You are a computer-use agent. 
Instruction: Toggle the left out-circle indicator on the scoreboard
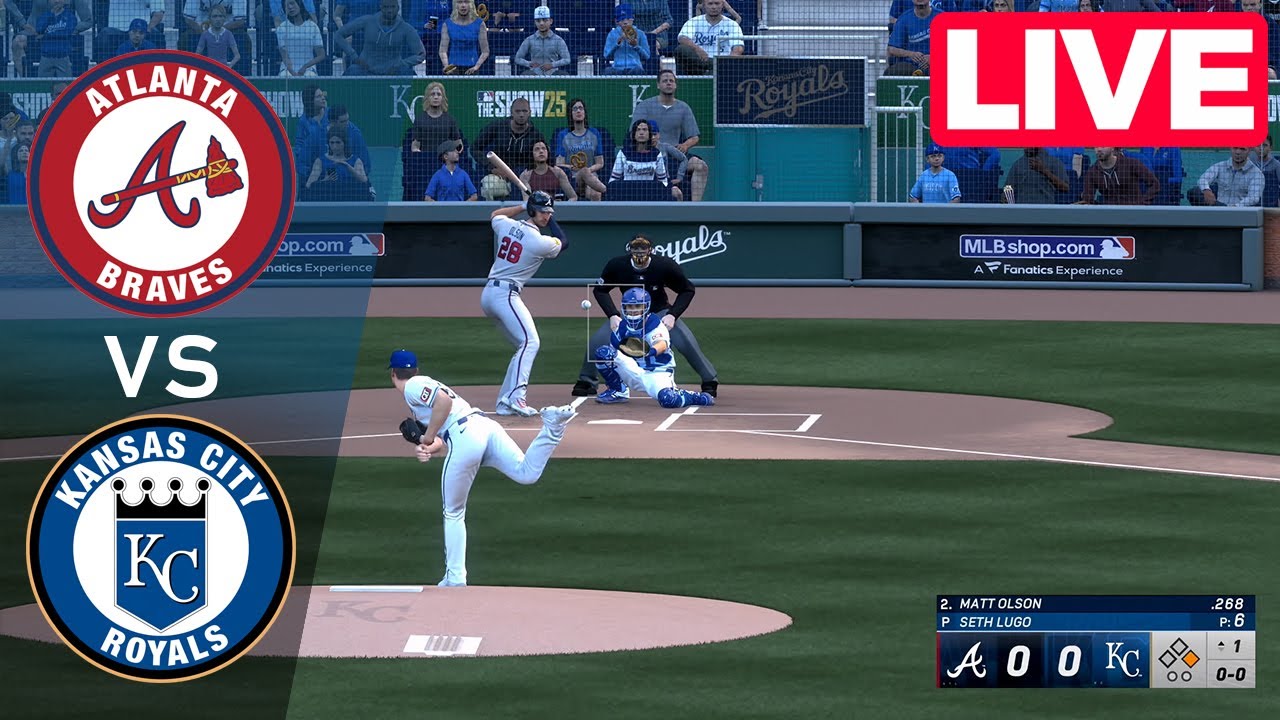click(x=1172, y=676)
